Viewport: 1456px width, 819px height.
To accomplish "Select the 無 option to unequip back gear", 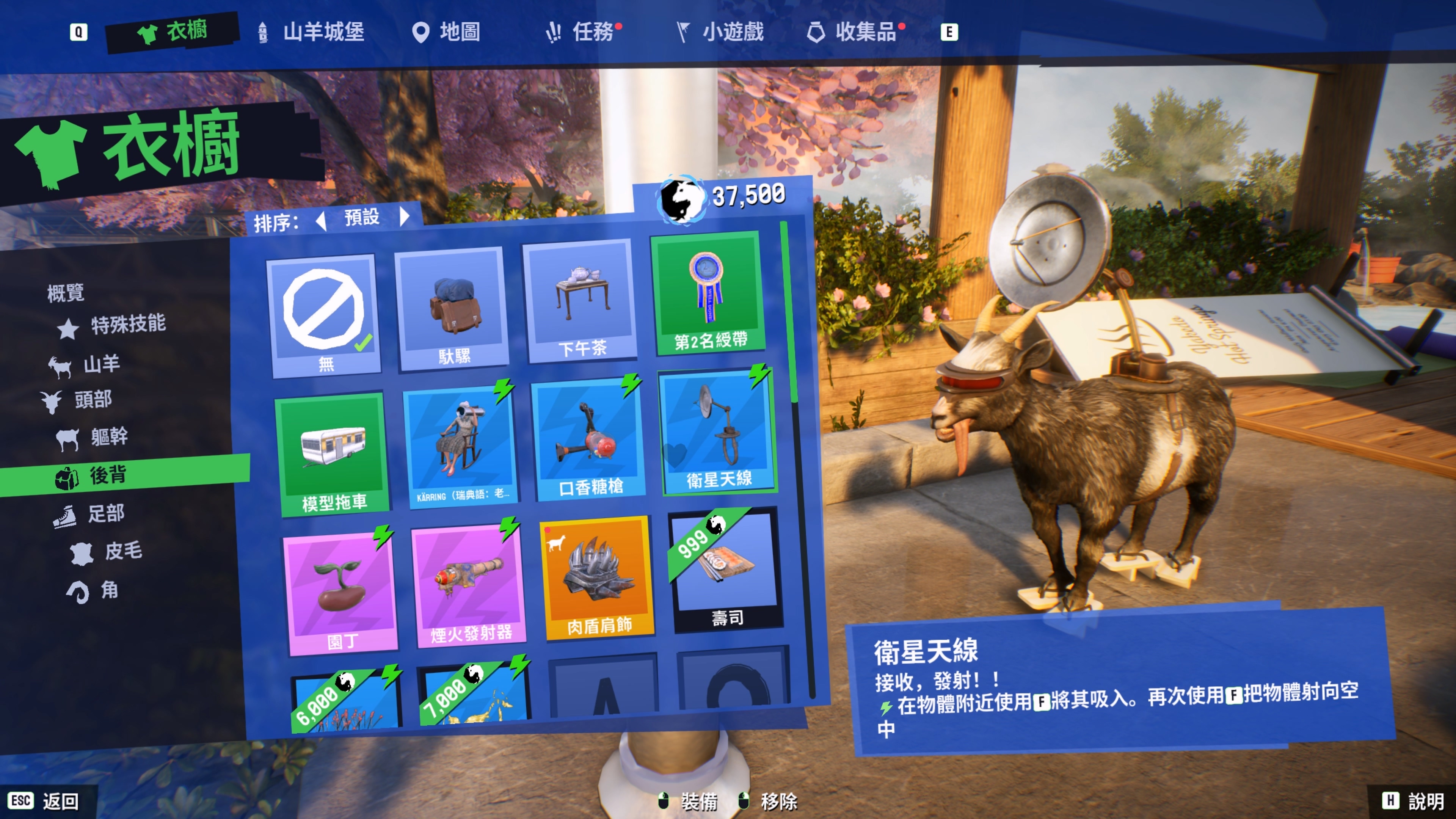I will (323, 311).
